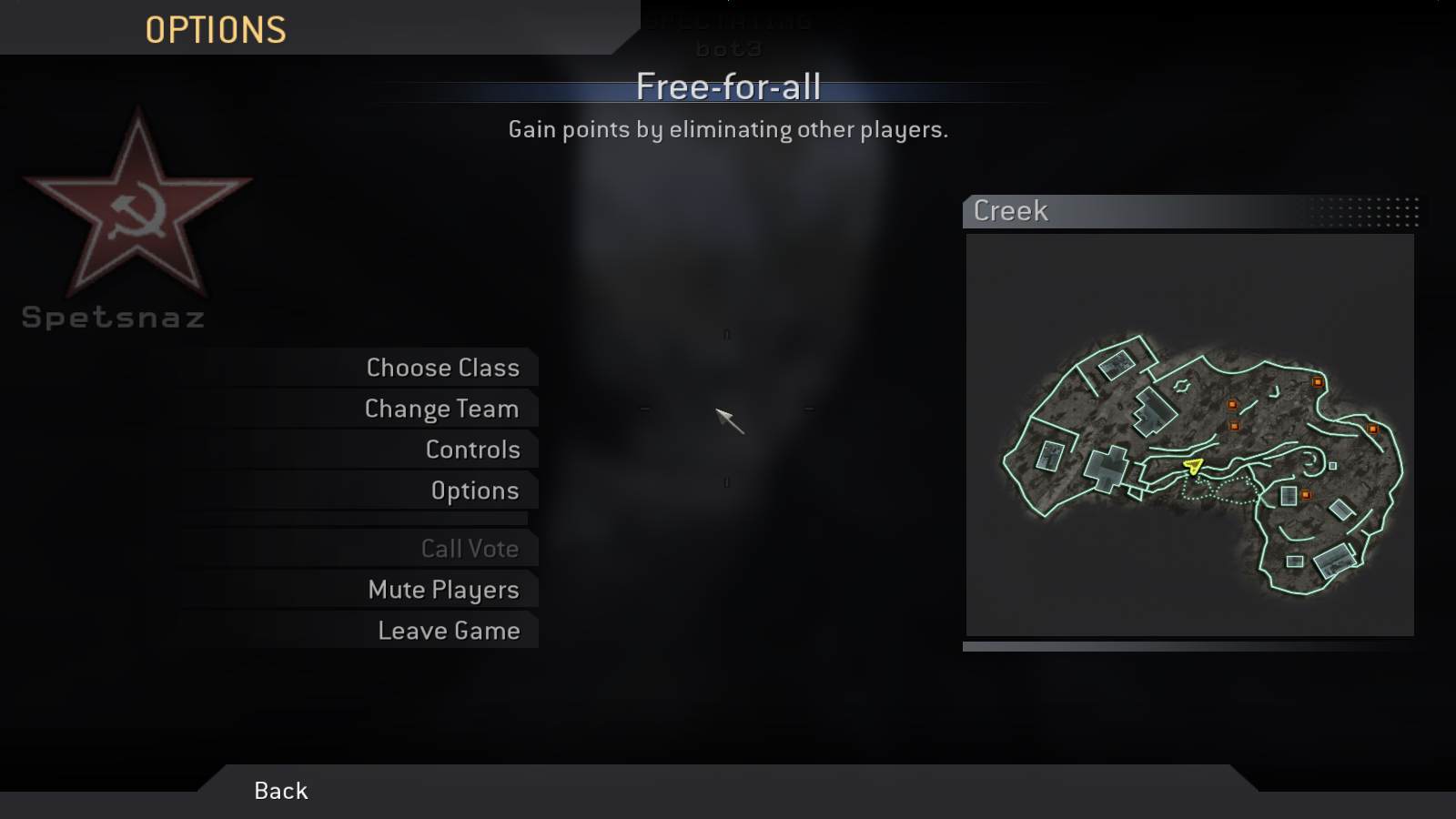Go Back from the options screen

tap(281, 791)
